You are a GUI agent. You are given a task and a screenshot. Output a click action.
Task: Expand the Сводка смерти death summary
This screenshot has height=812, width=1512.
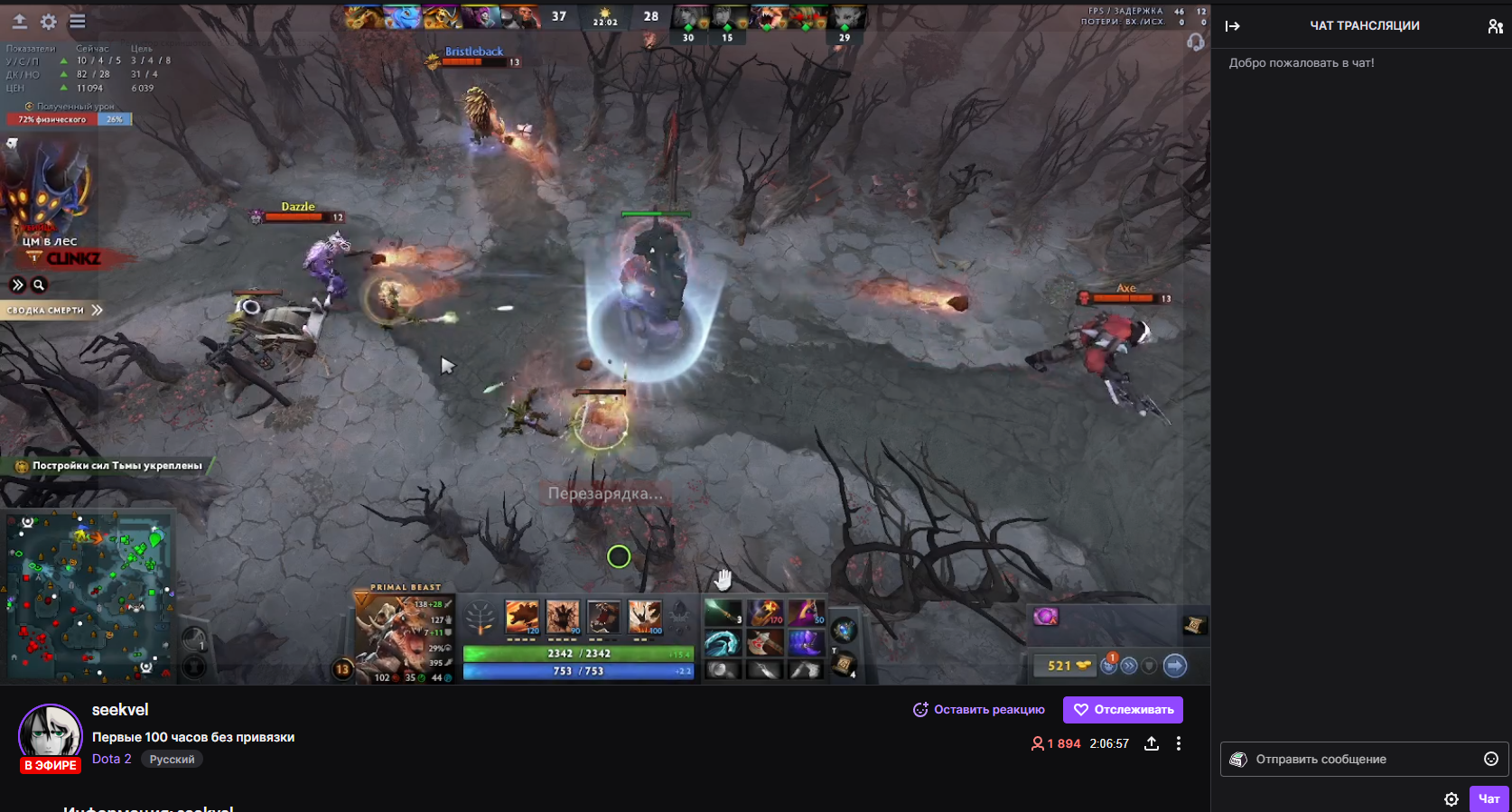pos(54,310)
